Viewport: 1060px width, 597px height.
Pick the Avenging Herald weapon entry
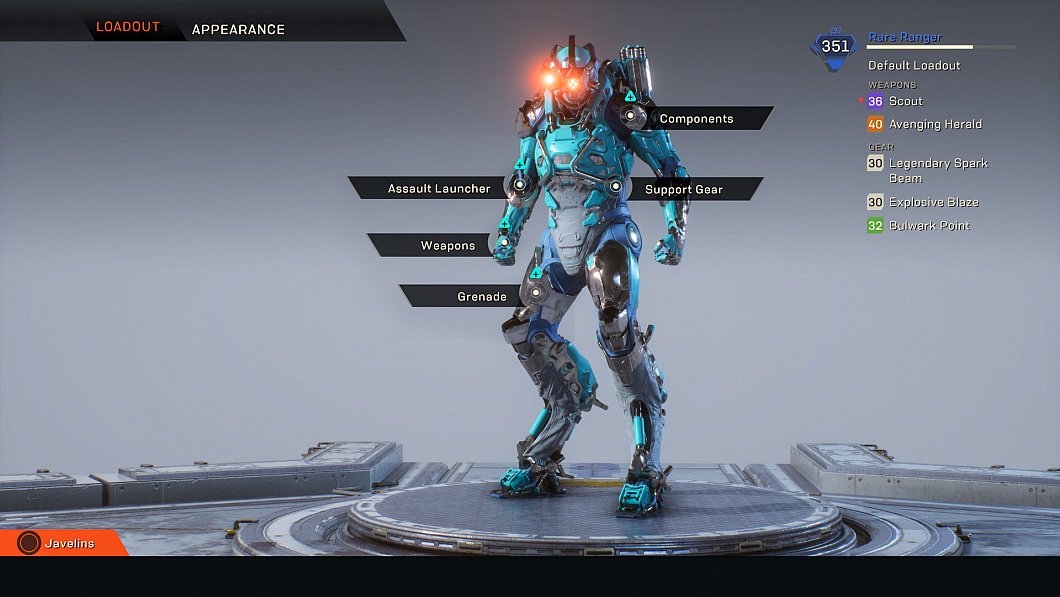pos(935,124)
